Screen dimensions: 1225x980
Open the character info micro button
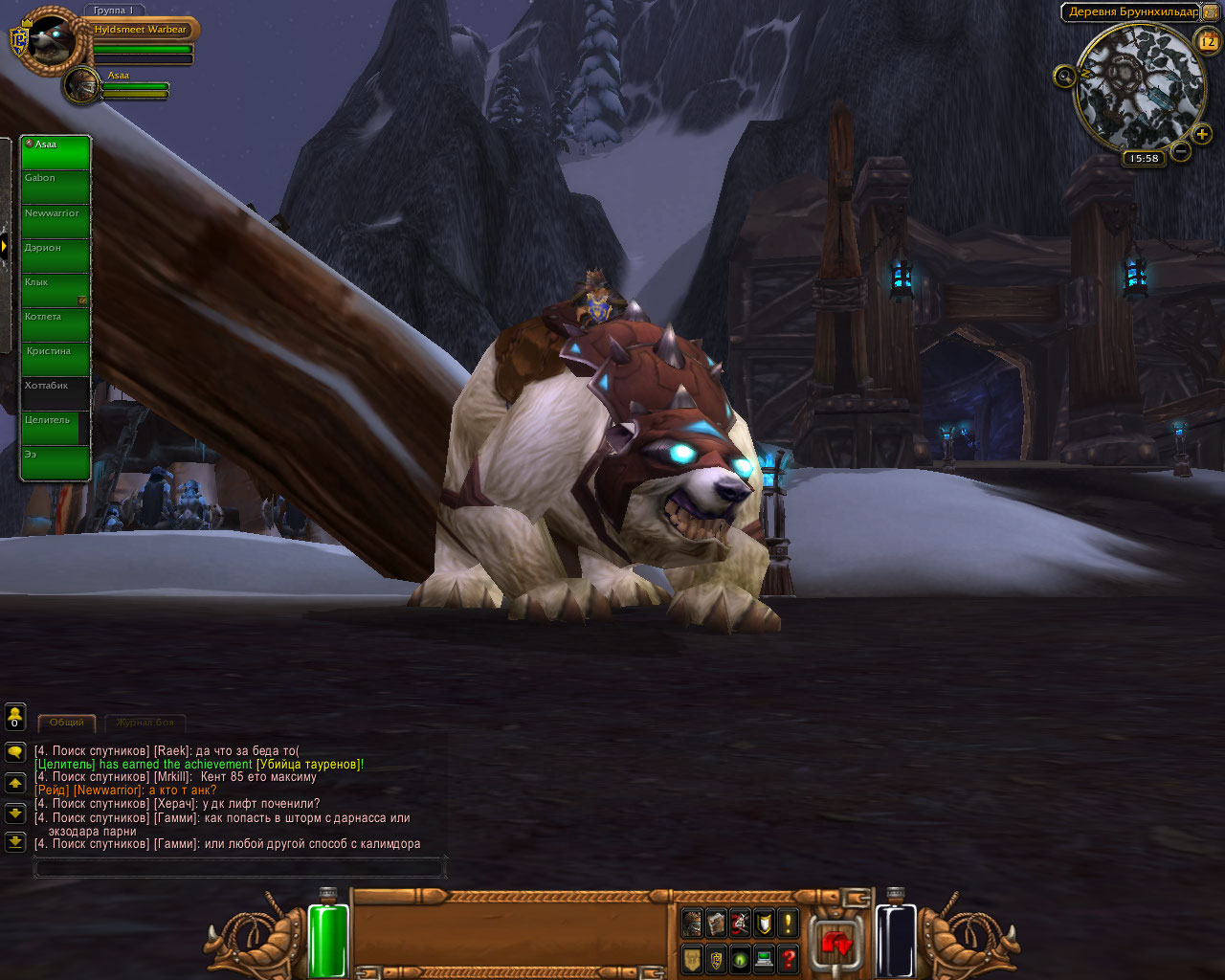pyautogui.click(x=692, y=924)
